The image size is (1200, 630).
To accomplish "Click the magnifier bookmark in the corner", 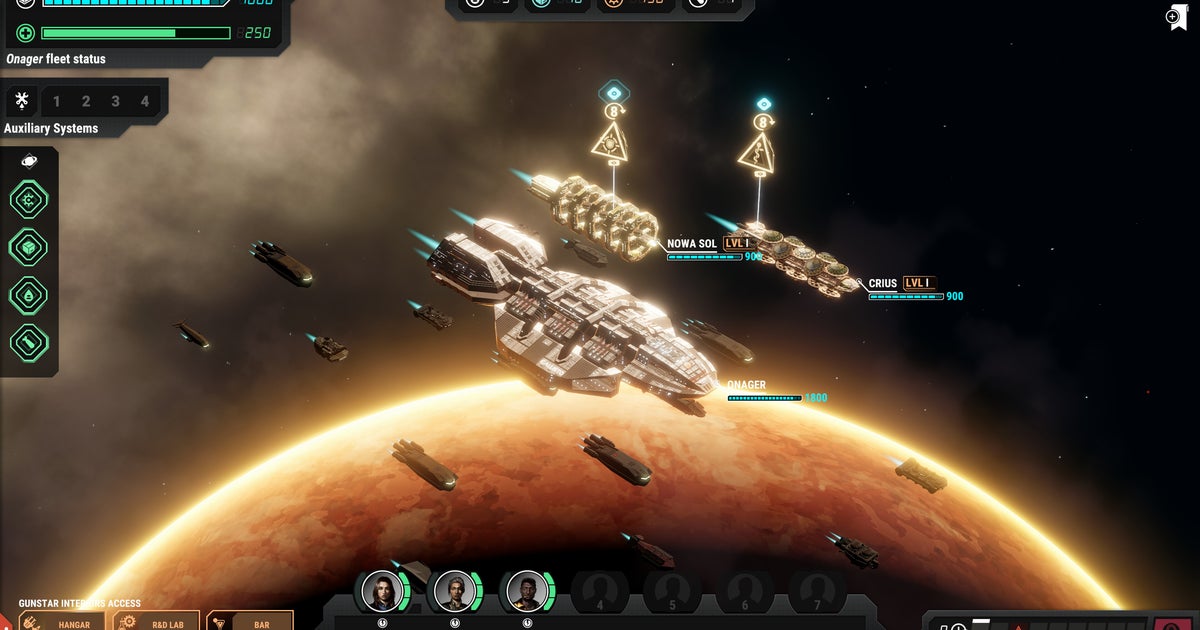I will point(1176,17).
